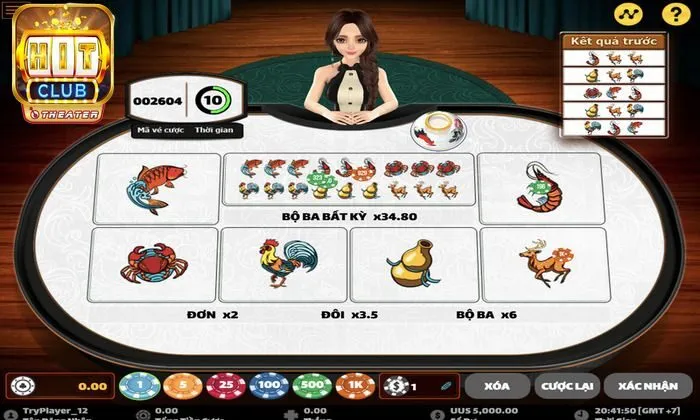Pick the deer betting tile

[x=543, y=264]
